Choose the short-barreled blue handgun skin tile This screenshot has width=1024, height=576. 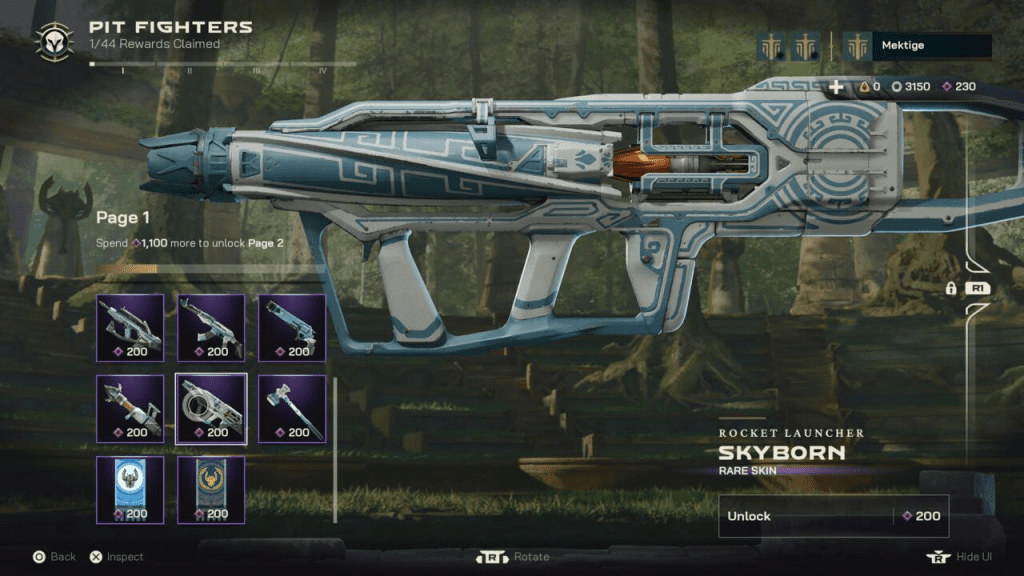pyautogui.click(x=292, y=327)
